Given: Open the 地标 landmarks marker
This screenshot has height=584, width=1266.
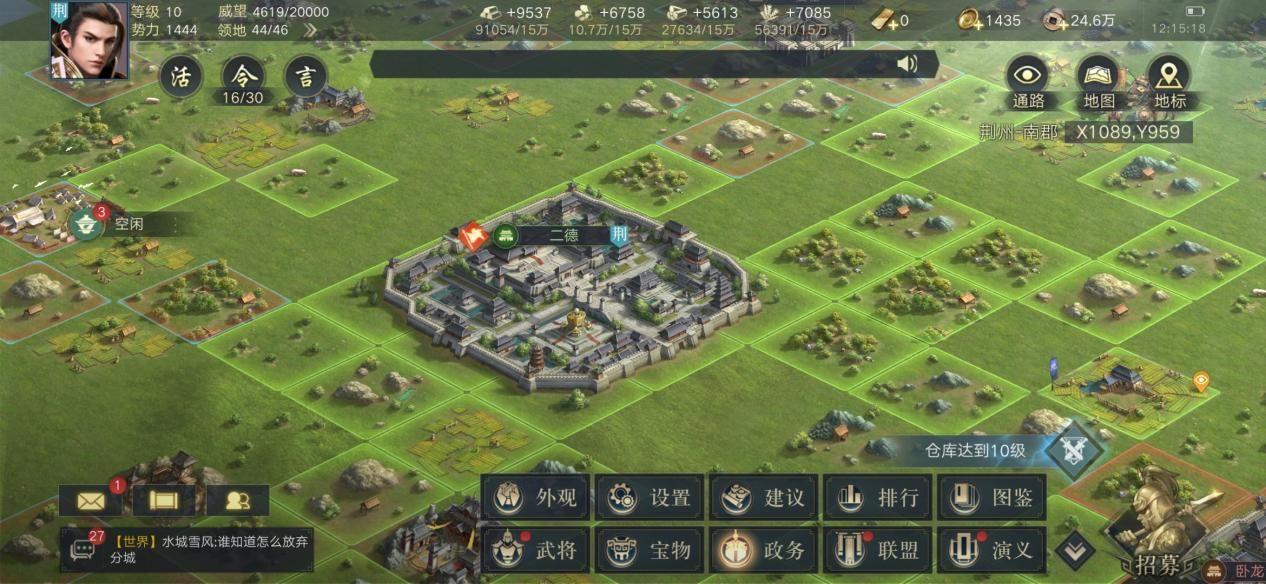Looking at the screenshot, I should point(1168,76).
